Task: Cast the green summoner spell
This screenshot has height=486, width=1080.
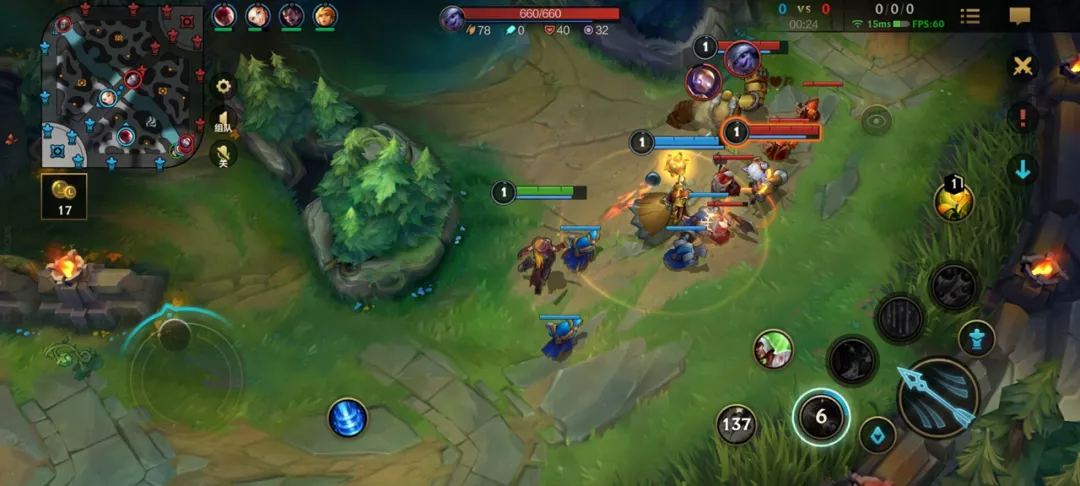Action: 773,349
